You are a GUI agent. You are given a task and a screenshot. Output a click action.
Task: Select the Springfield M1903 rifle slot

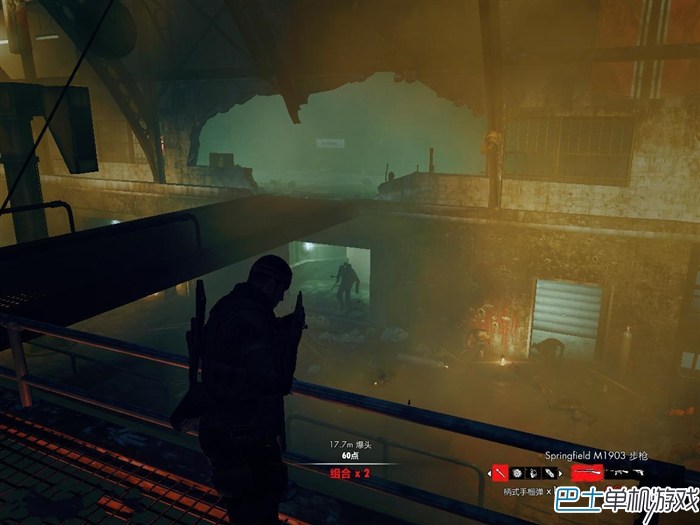[x=586, y=472]
